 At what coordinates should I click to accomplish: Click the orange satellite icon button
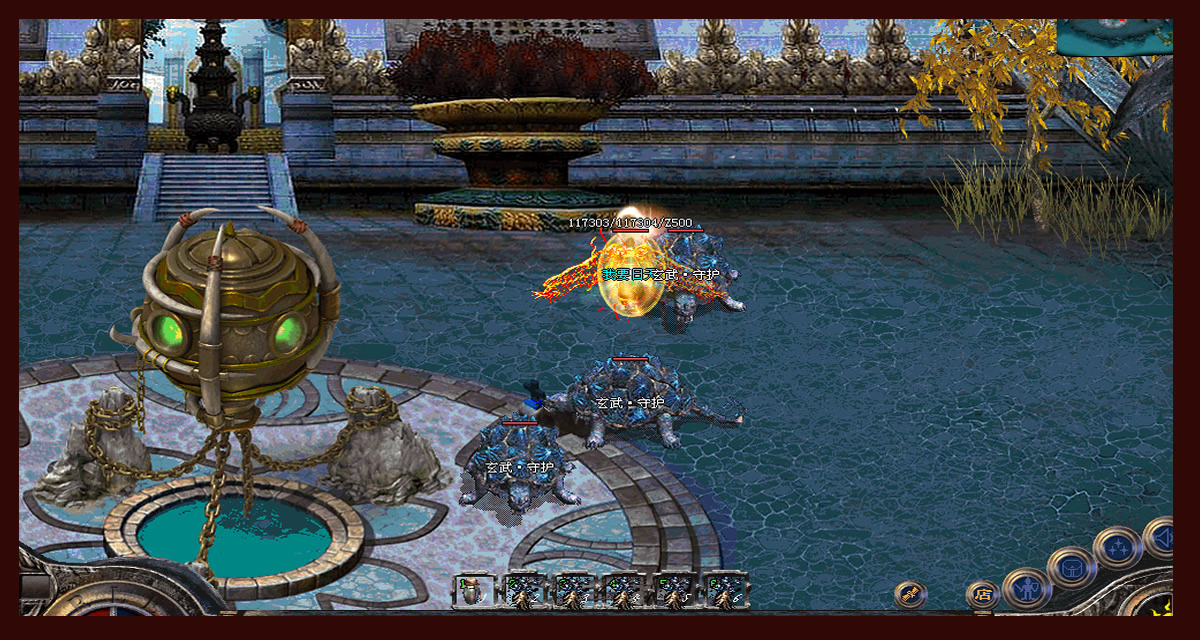tap(909, 594)
